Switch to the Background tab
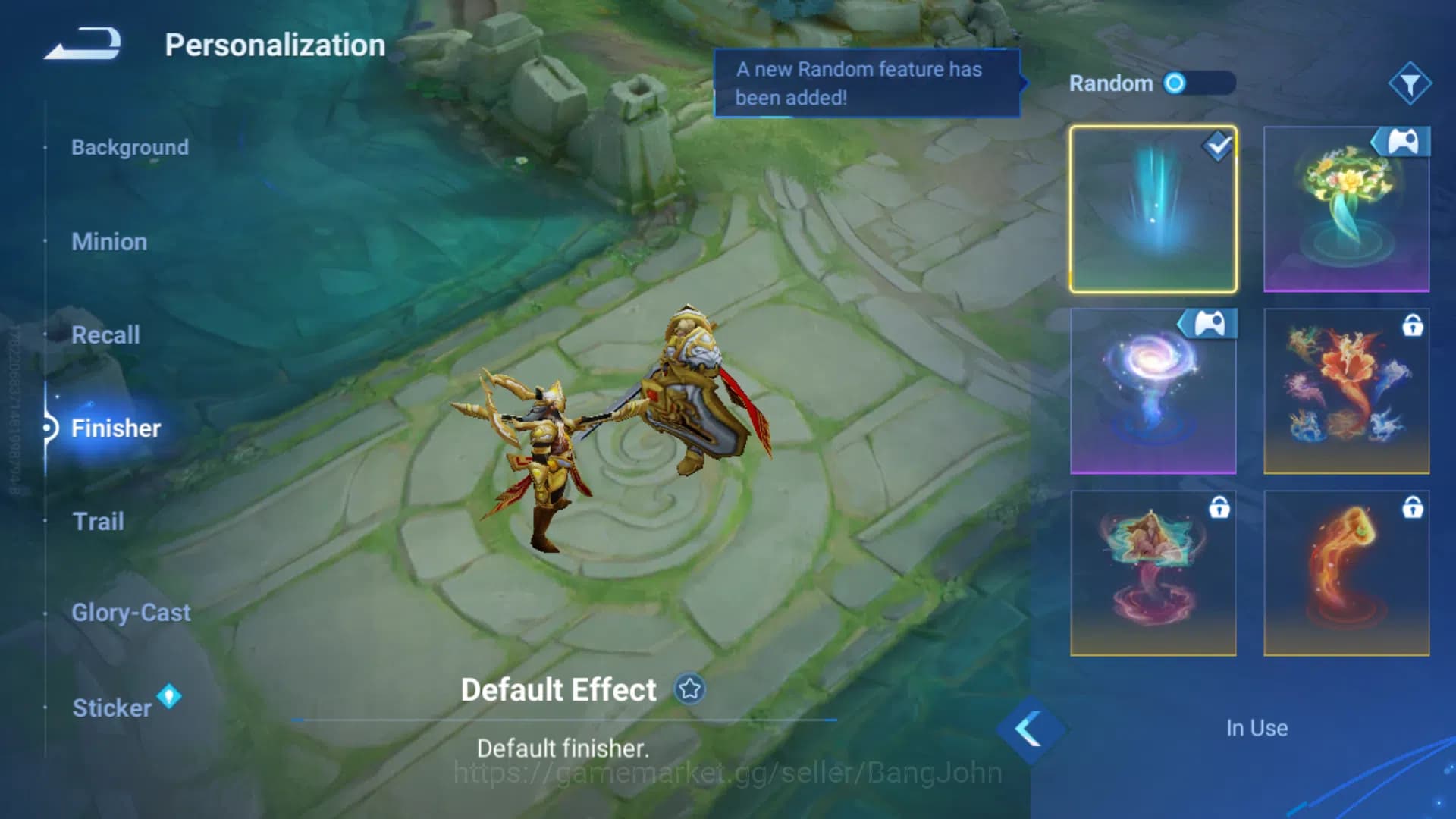 point(130,147)
